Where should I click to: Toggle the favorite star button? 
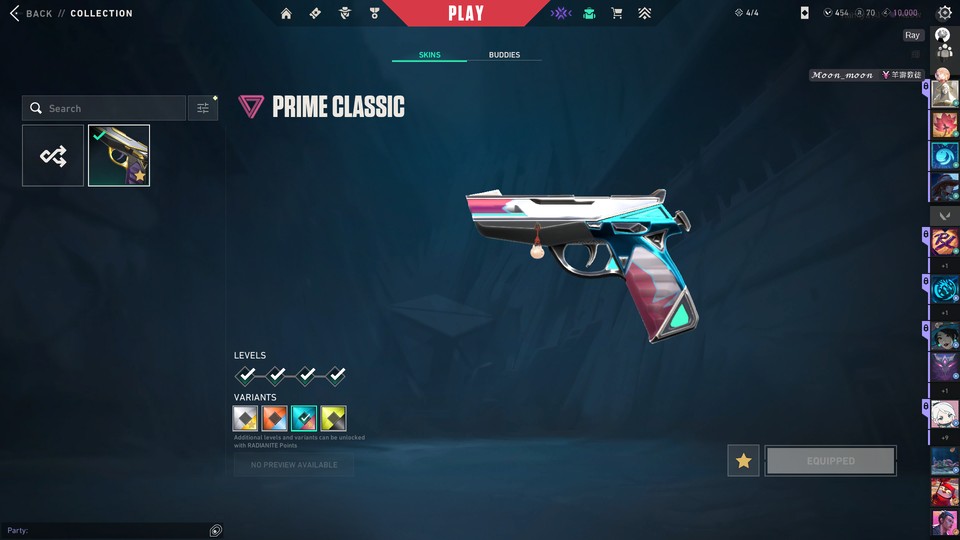click(x=743, y=461)
